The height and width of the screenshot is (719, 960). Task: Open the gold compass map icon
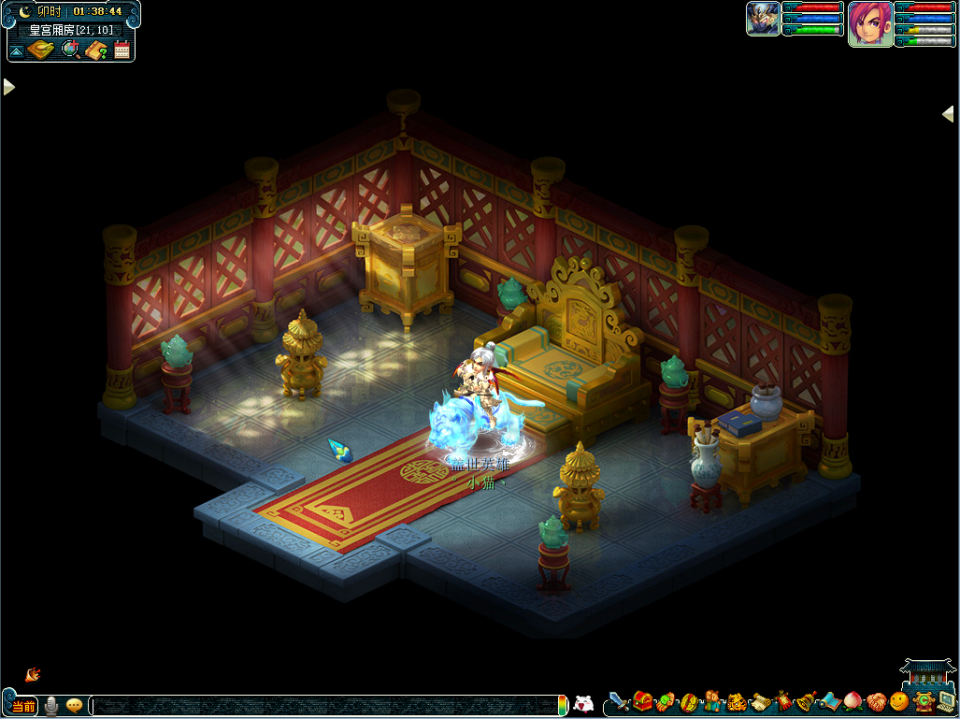click(40, 49)
